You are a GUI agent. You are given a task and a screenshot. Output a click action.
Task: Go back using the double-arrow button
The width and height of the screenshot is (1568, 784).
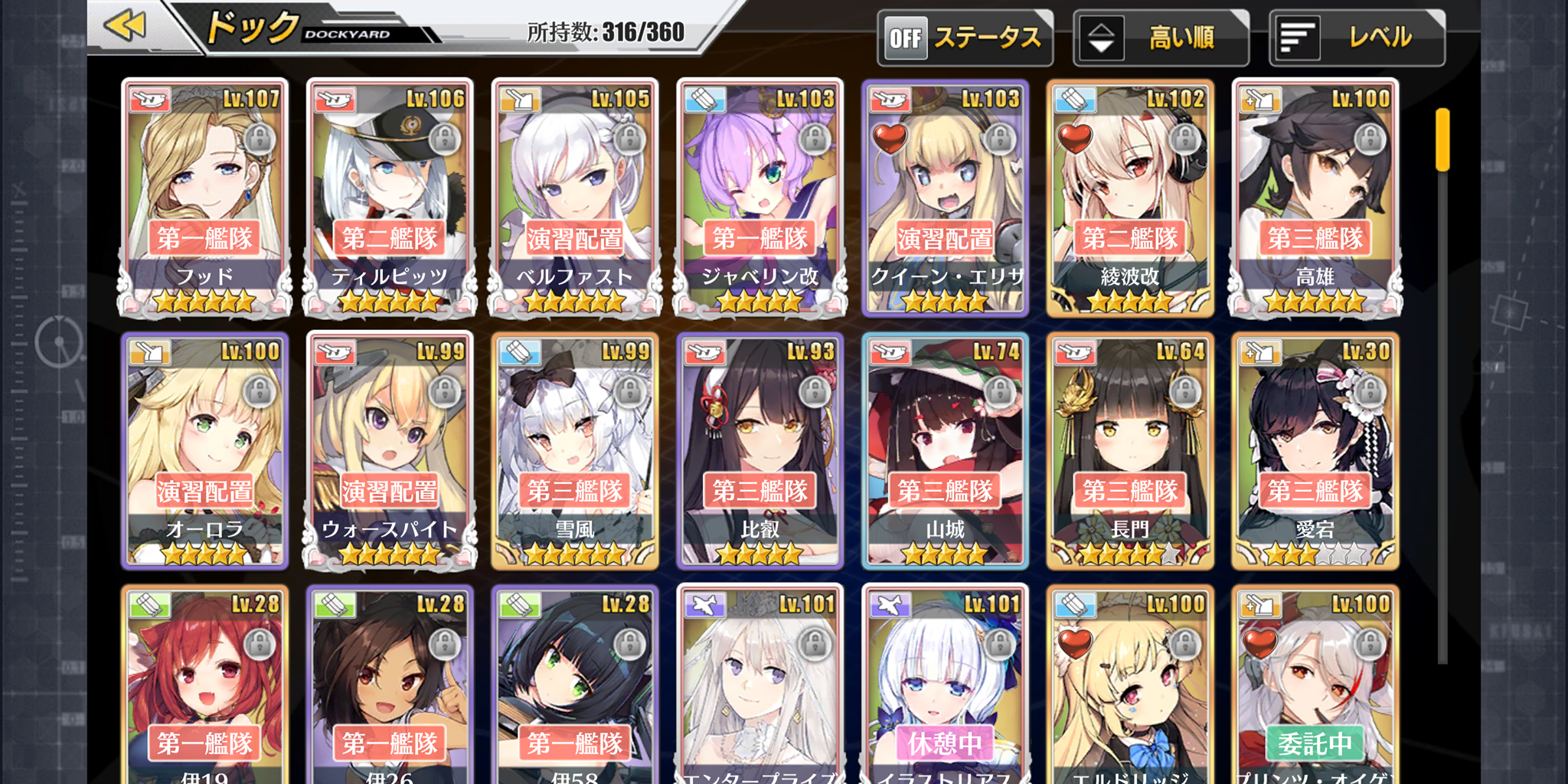pos(126,26)
